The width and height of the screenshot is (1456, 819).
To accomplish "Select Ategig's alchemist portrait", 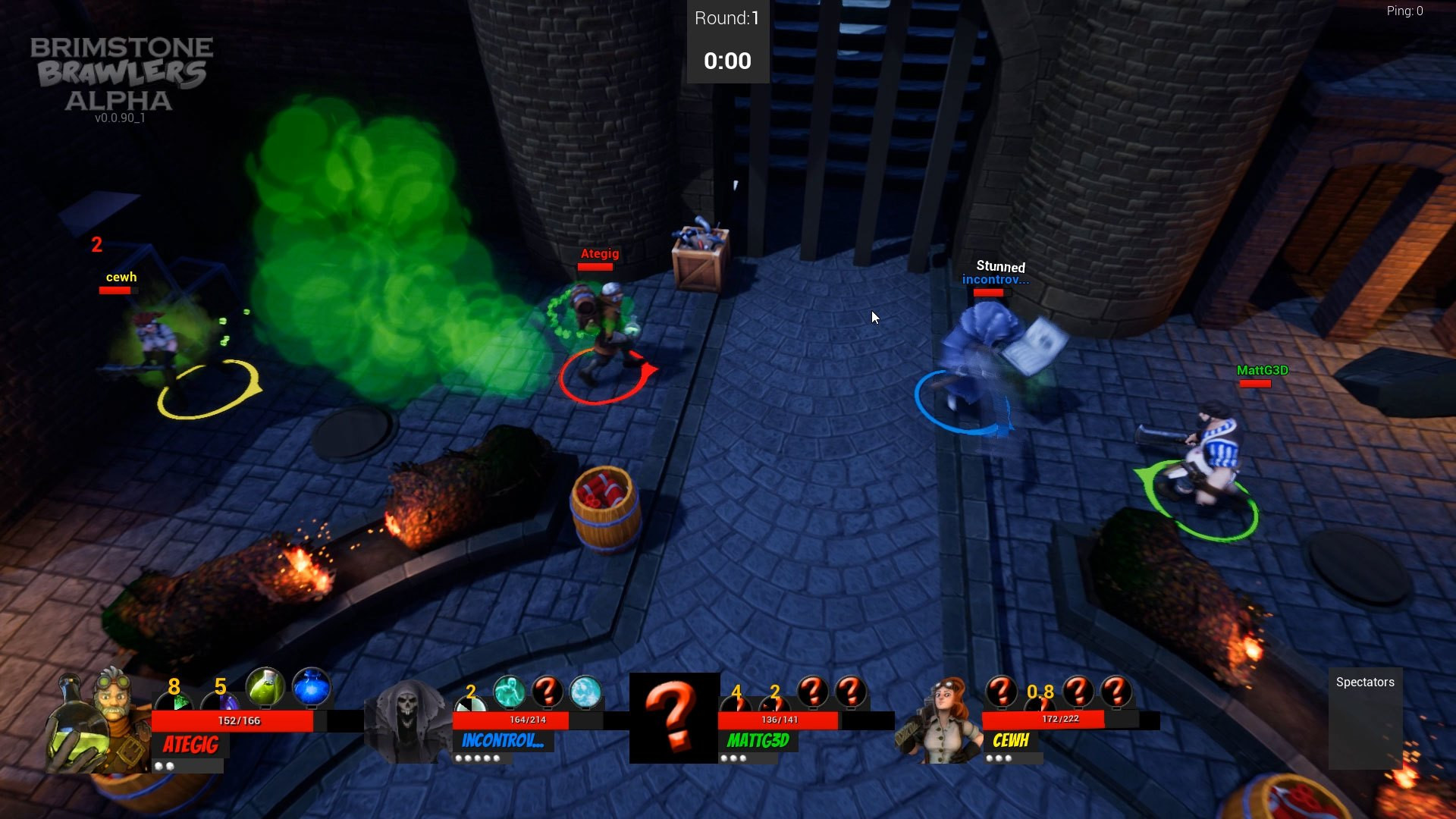I will tap(99, 720).
